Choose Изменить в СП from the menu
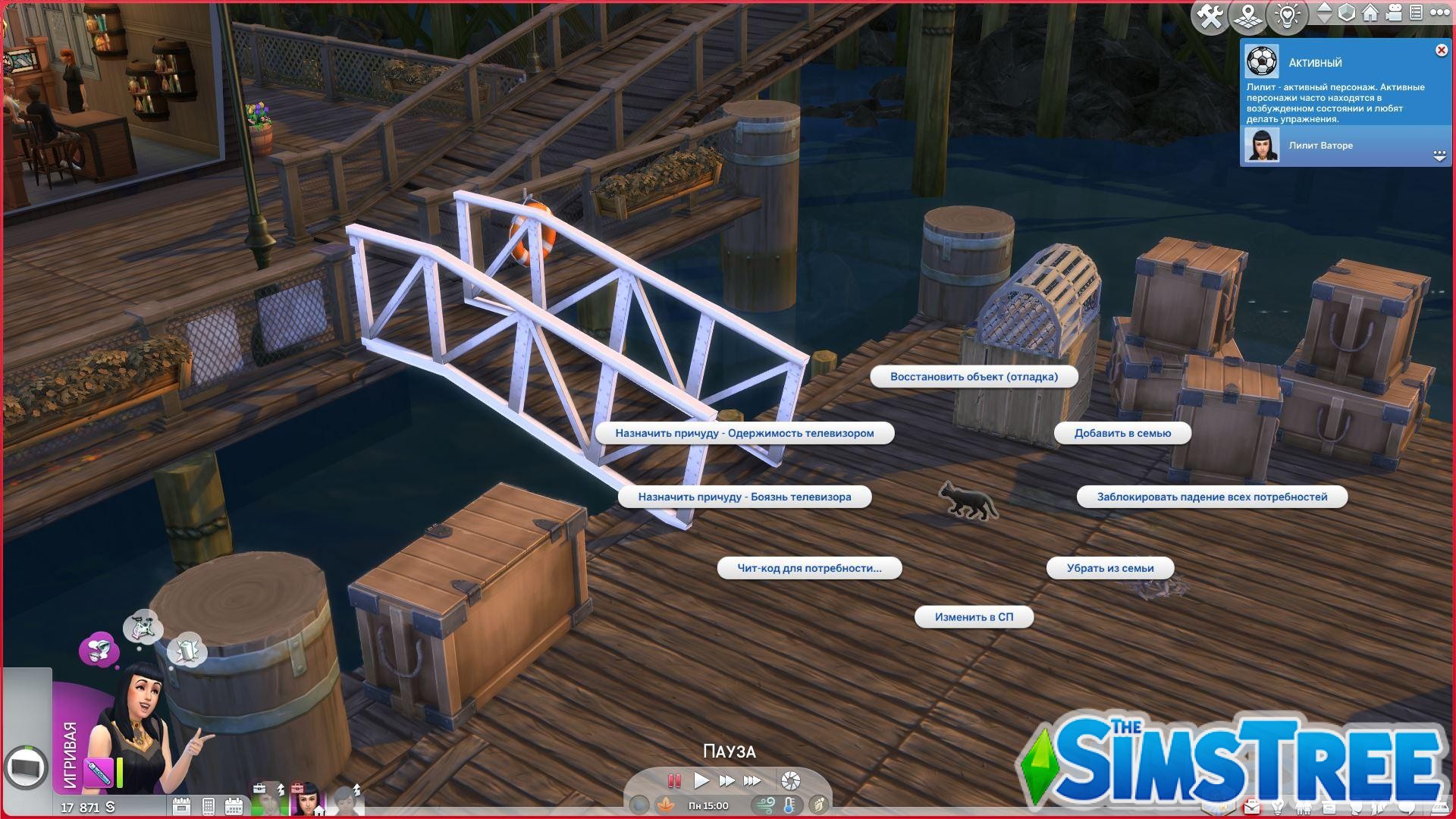1456x819 pixels. pos(974,617)
